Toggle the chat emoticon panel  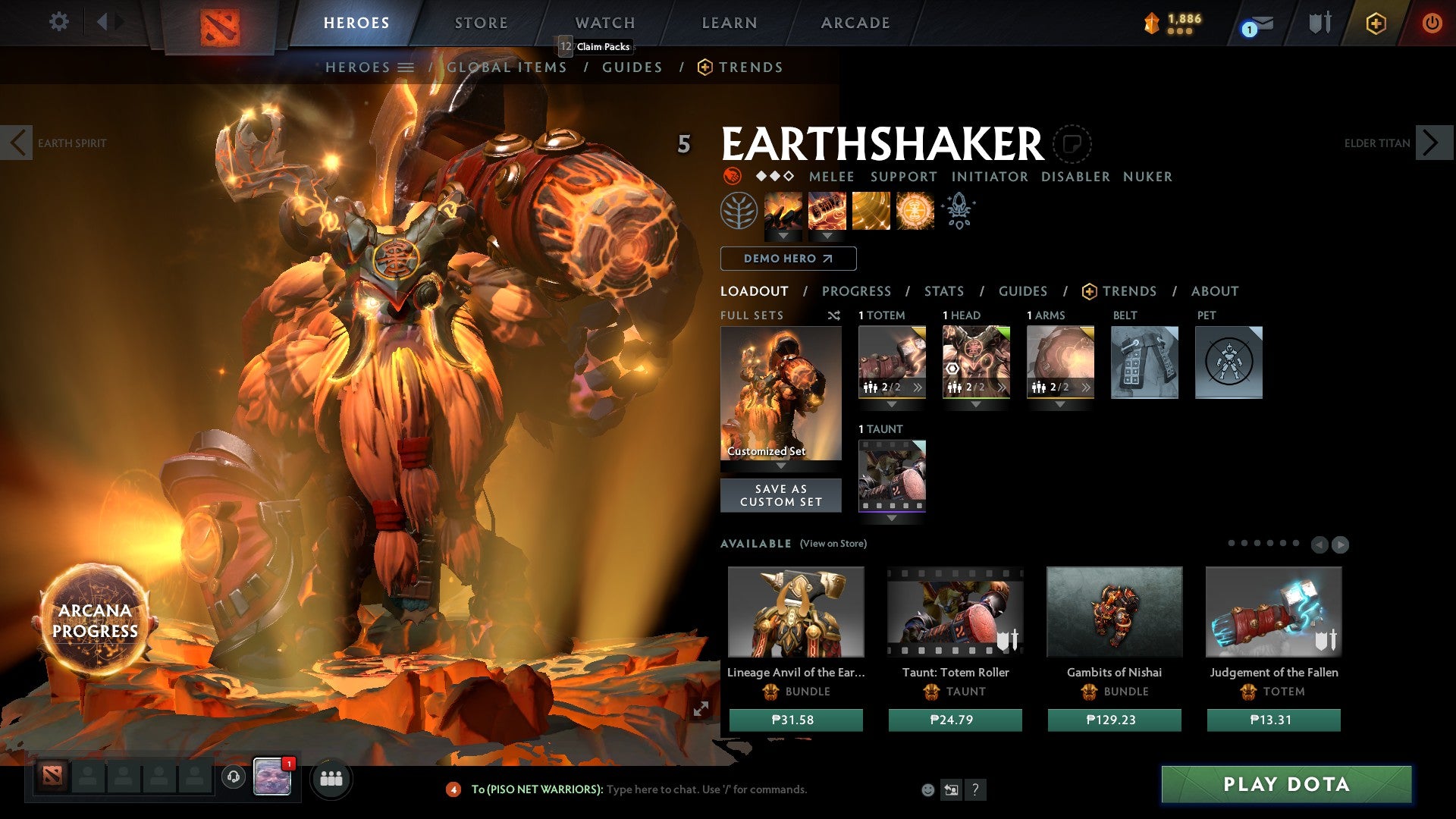pyautogui.click(x=927, y=789)
